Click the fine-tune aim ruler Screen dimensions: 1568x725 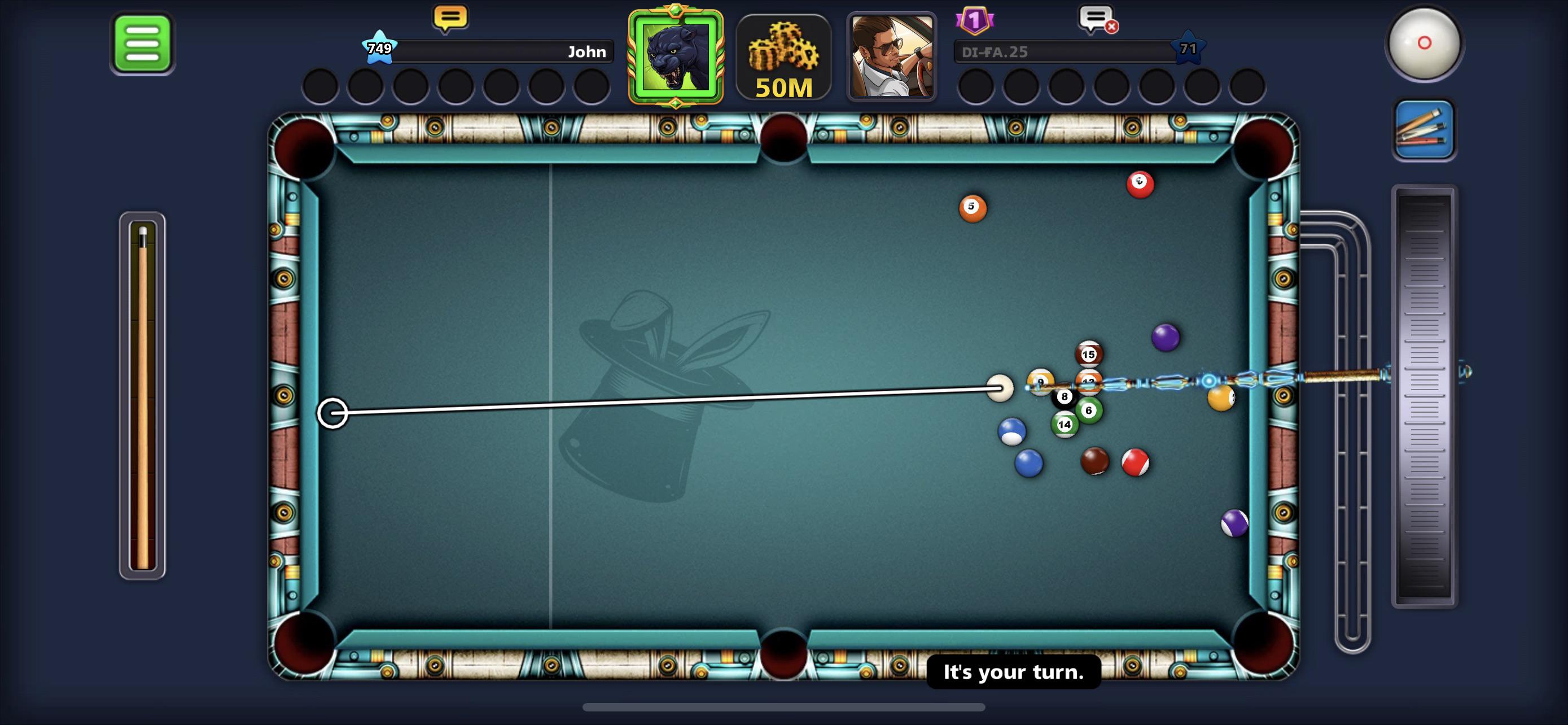[x=1424, y=396]
